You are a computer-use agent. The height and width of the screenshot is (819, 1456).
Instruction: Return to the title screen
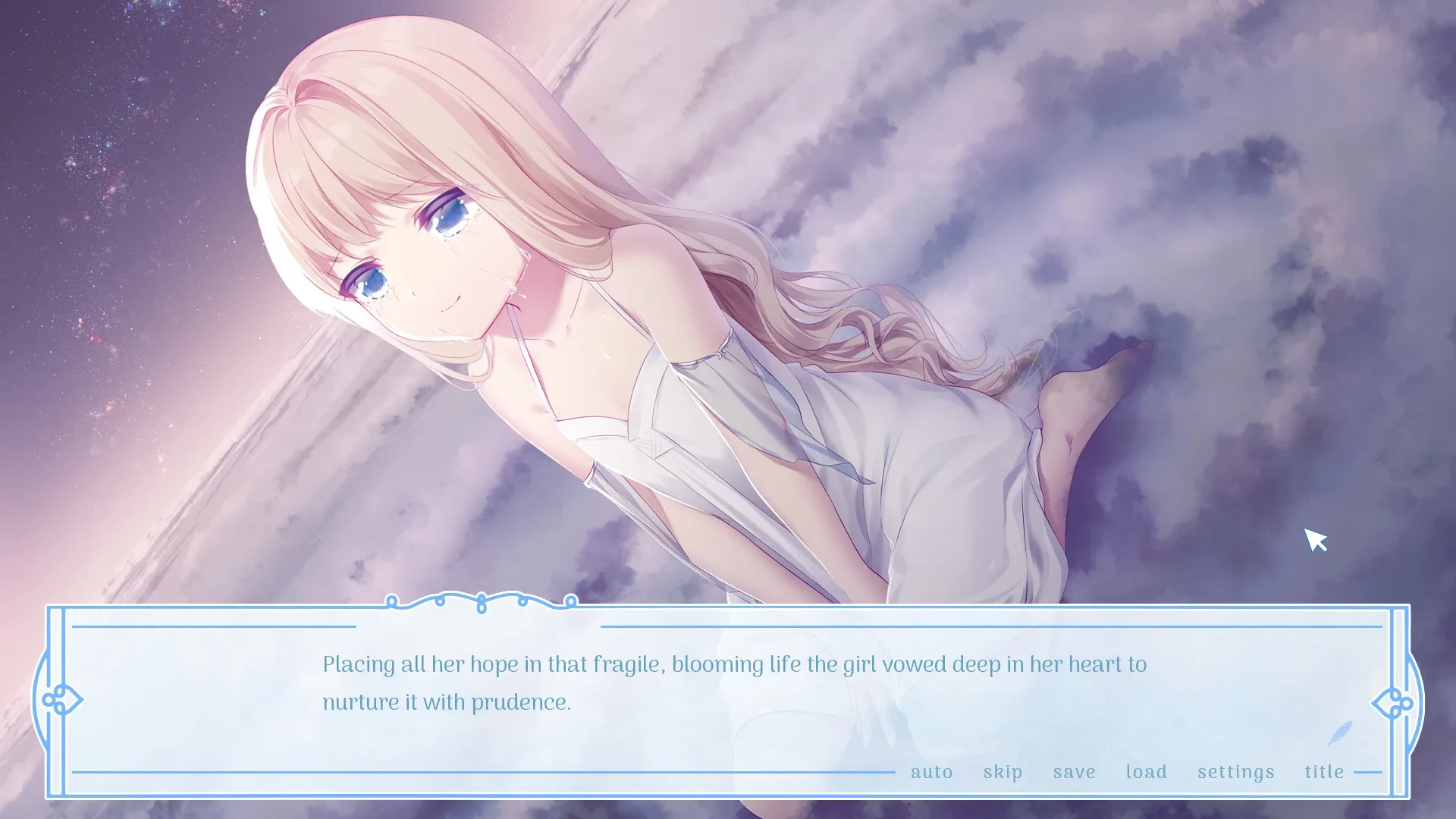point(1325,771)
